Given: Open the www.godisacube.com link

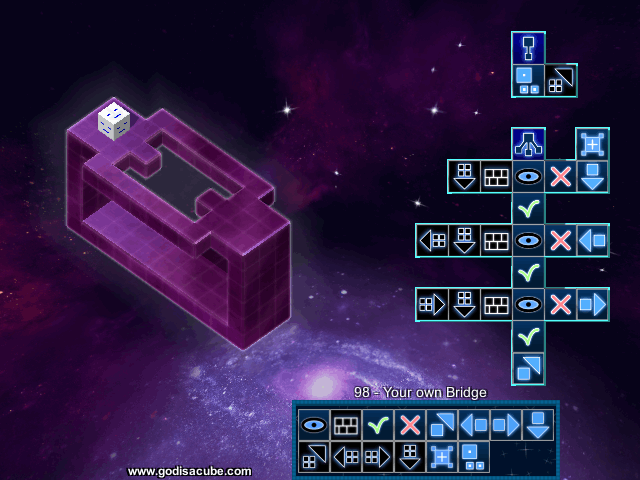Looking at the screenshot, I should click(x=190, y=471).
